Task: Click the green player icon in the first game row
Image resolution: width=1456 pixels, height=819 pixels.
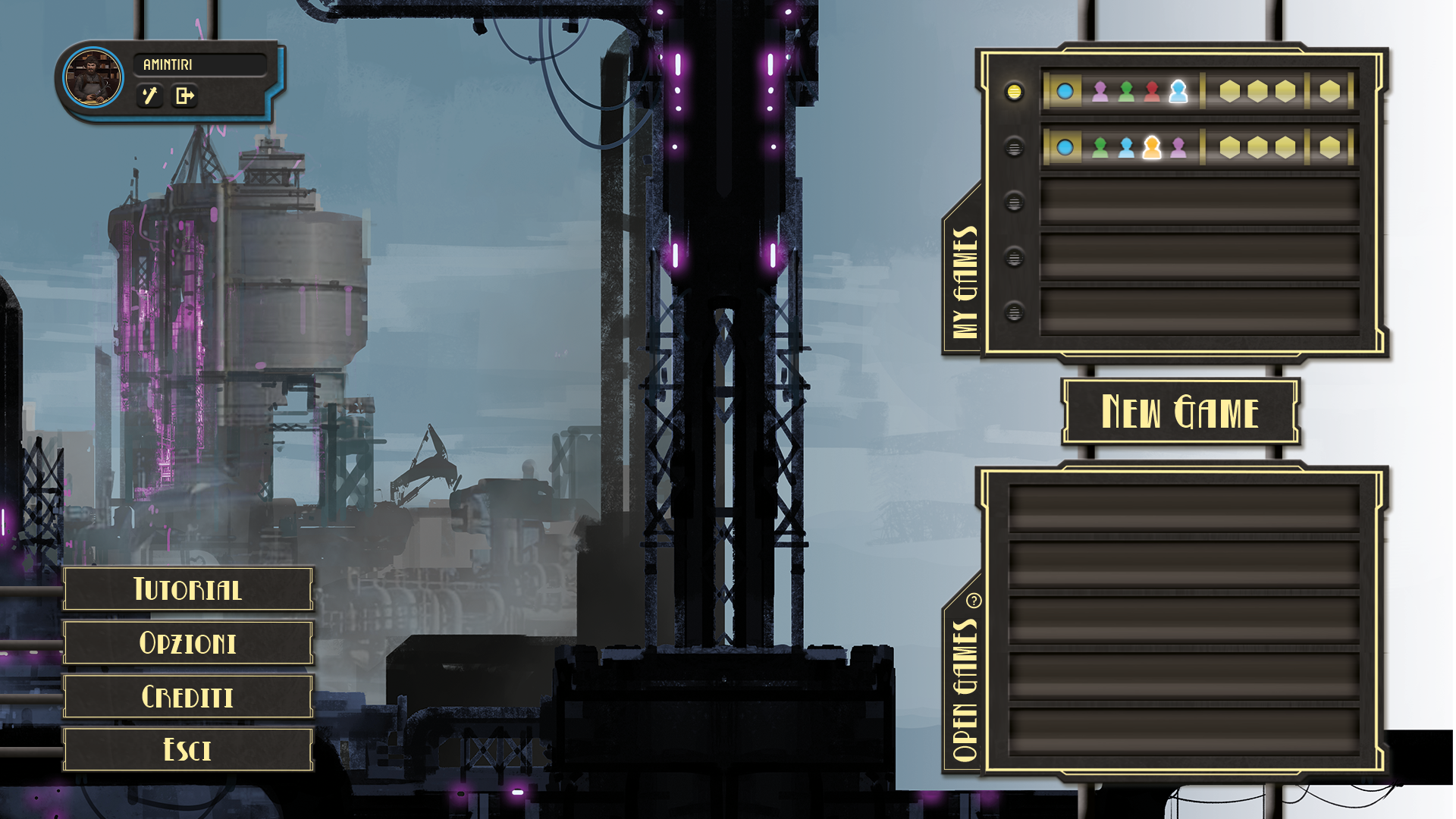Action: [1125, 92]
